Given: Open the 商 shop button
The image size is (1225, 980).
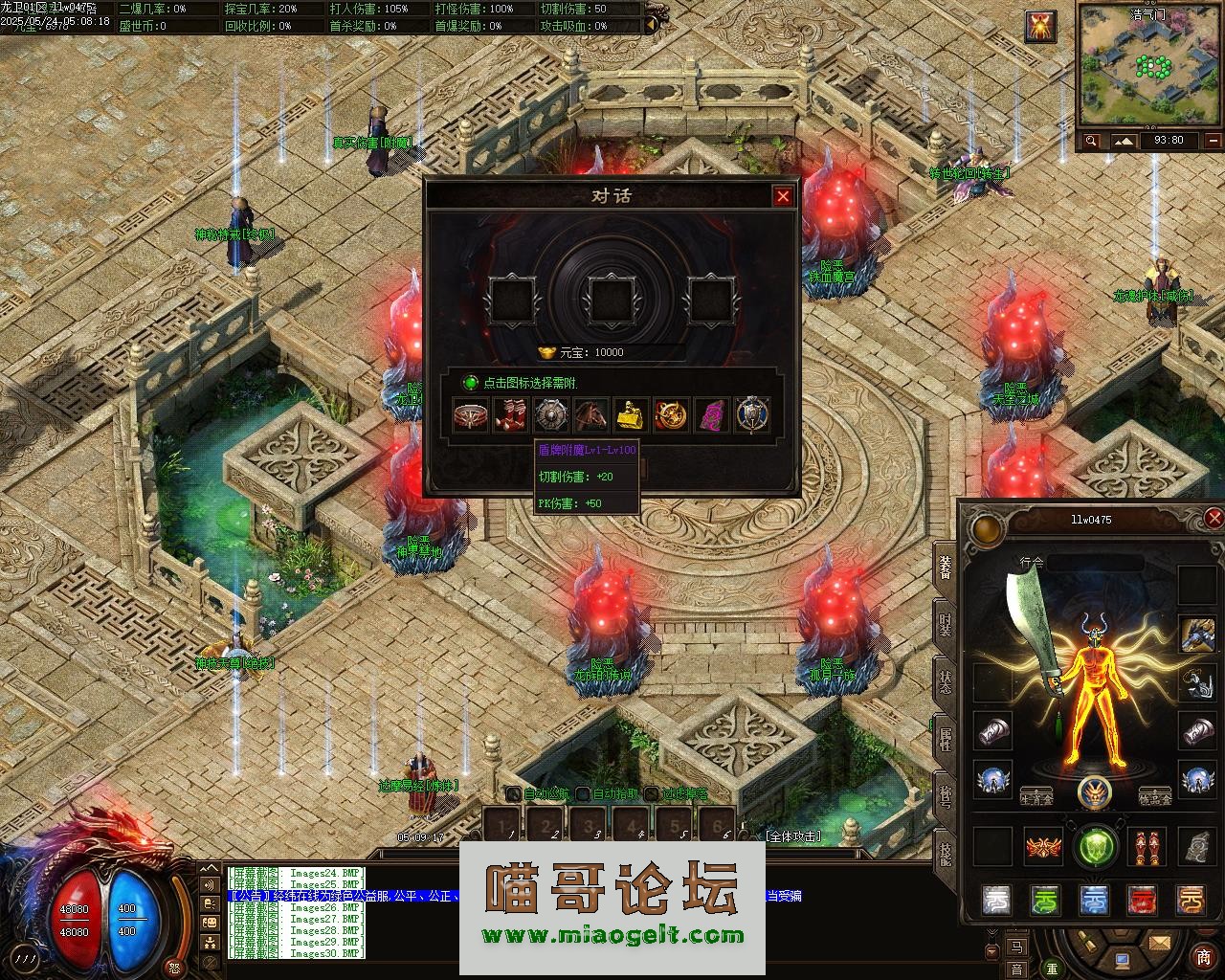Looking at the screenshot, I should [1203, 957].
